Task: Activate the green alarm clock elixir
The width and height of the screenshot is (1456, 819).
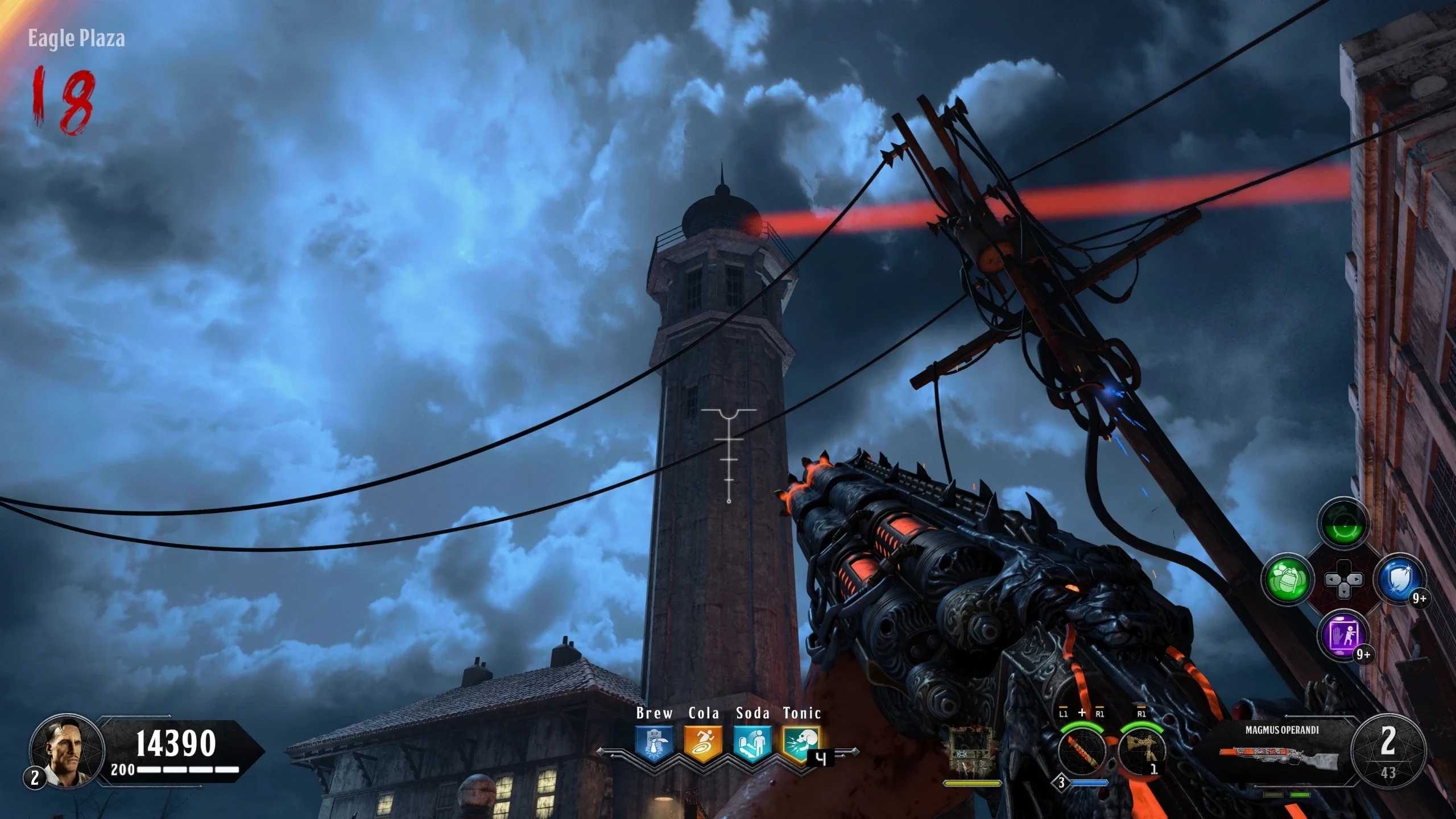Action: click(1343, 523)
